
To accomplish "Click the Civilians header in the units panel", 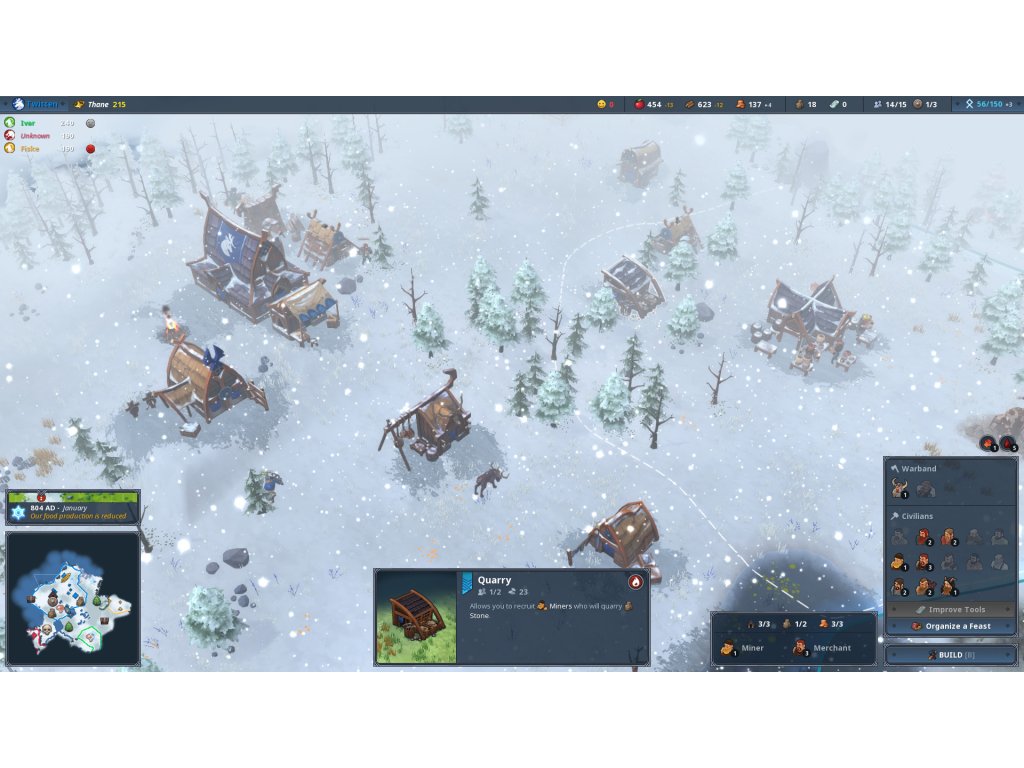I will pos(916,516).
